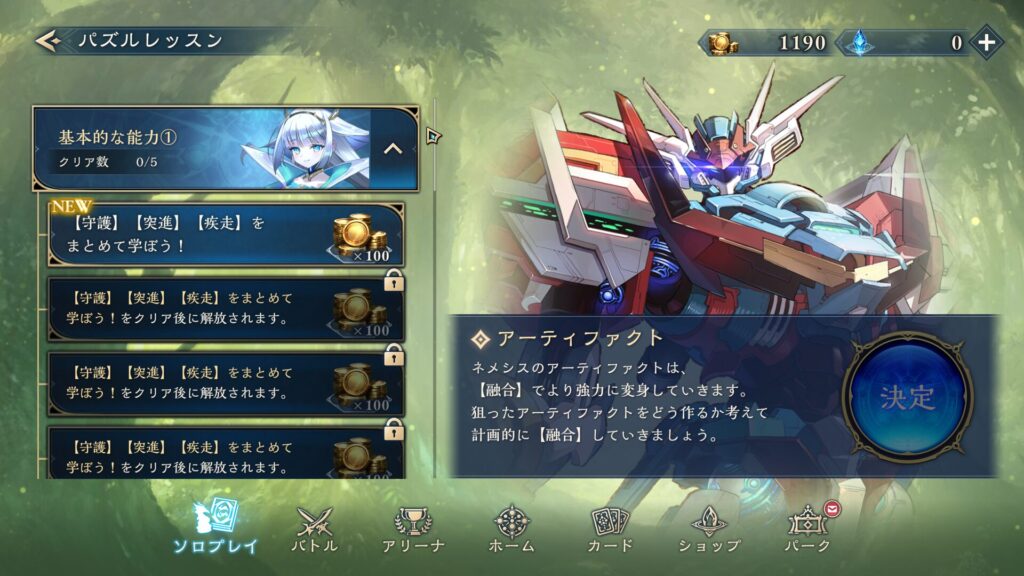The image size is (1024, 576).
Task: Switch to the バトル tab
Action: tap(313, 529)
